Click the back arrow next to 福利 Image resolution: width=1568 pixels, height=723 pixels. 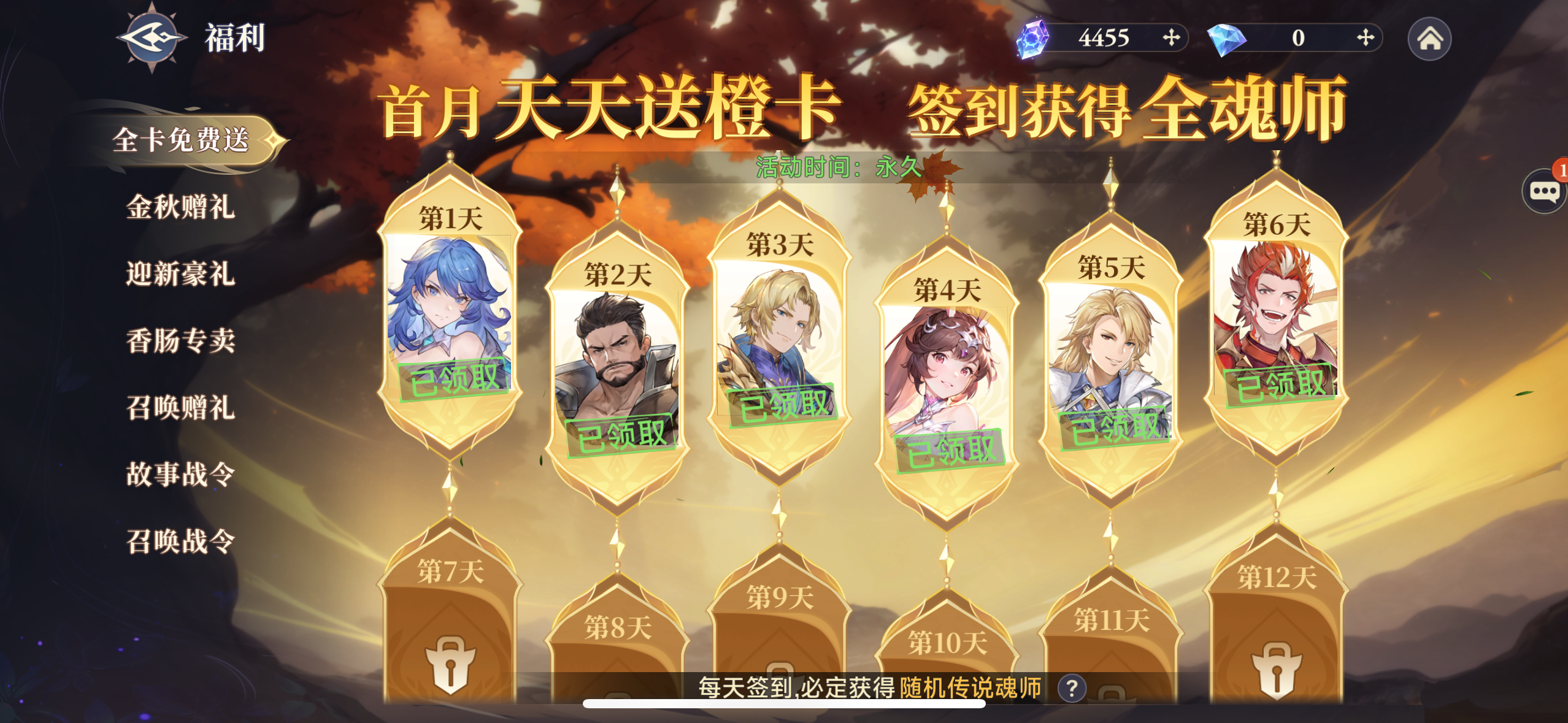[149, 39]
